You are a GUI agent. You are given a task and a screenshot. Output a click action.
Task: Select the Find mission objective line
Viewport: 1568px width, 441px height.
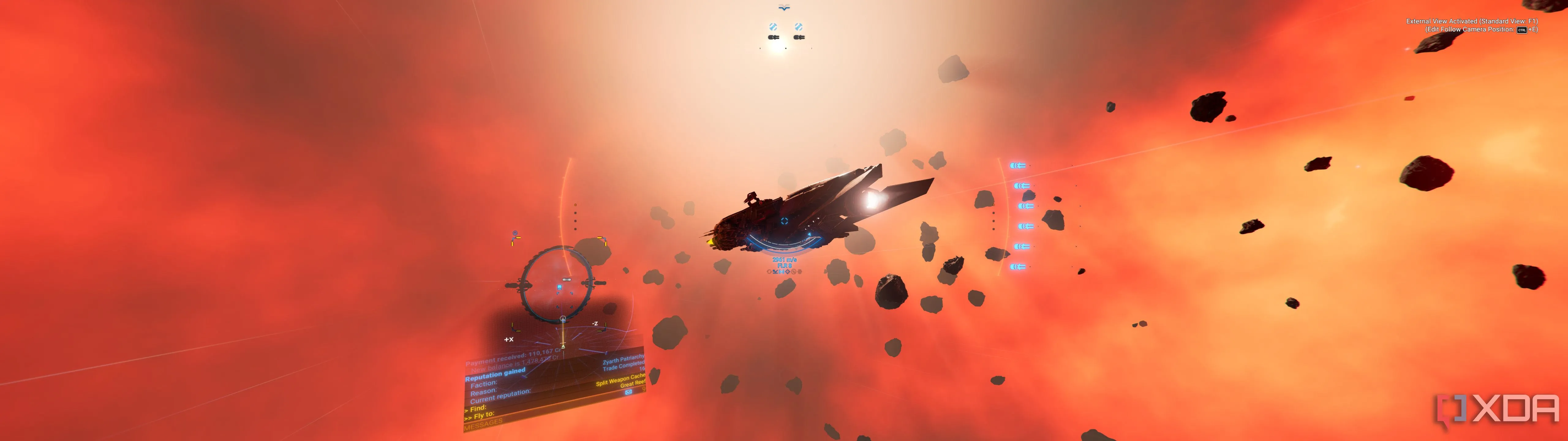click(x=478, y=408)
